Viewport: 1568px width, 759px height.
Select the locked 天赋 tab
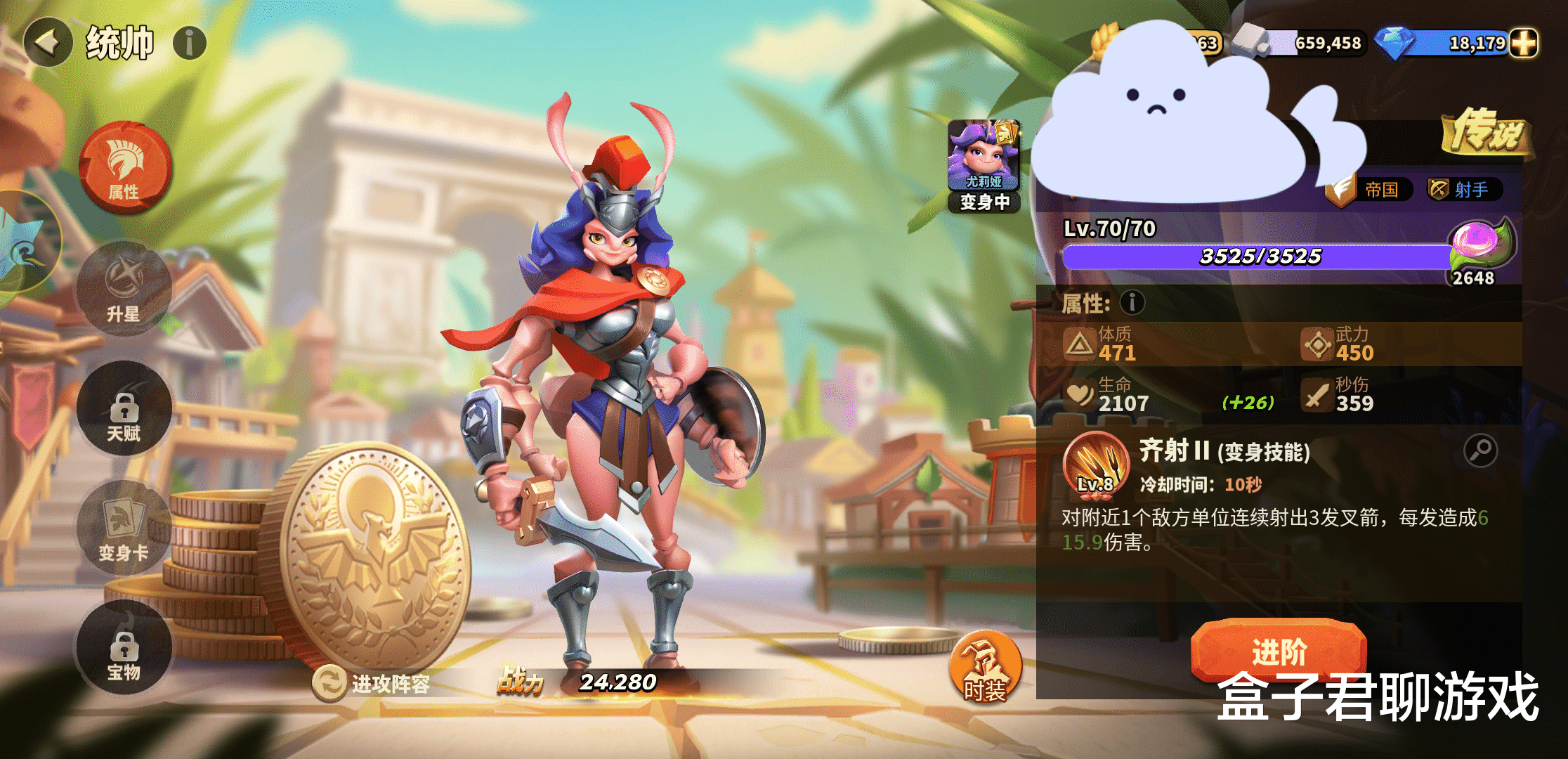click(x=124, y=409)
